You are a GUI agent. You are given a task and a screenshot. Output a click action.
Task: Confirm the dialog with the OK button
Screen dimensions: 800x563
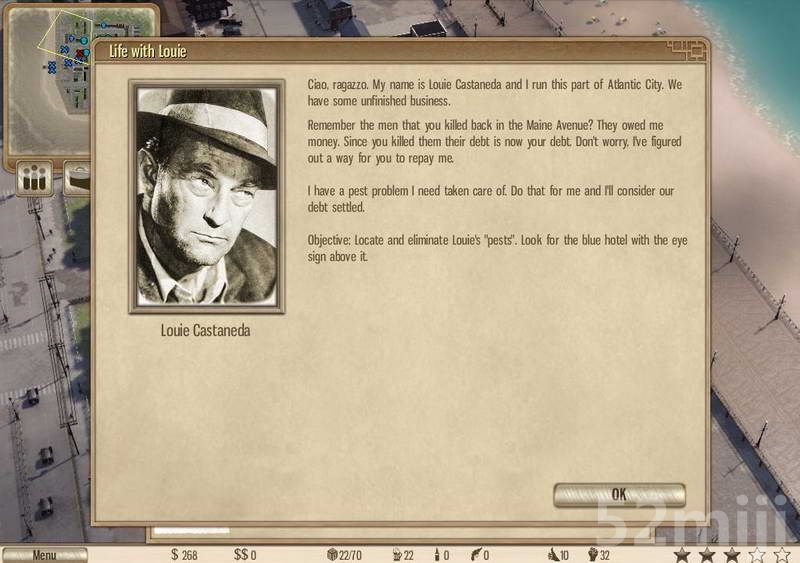619,495
